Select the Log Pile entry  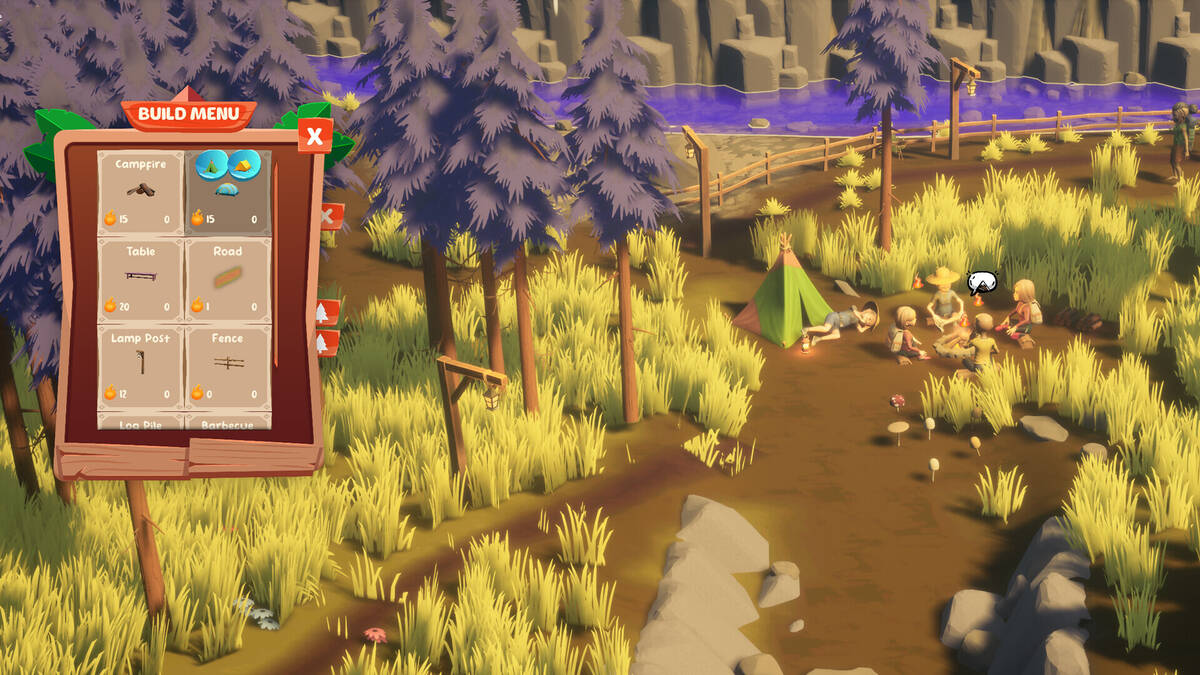[x=140, y=423]
